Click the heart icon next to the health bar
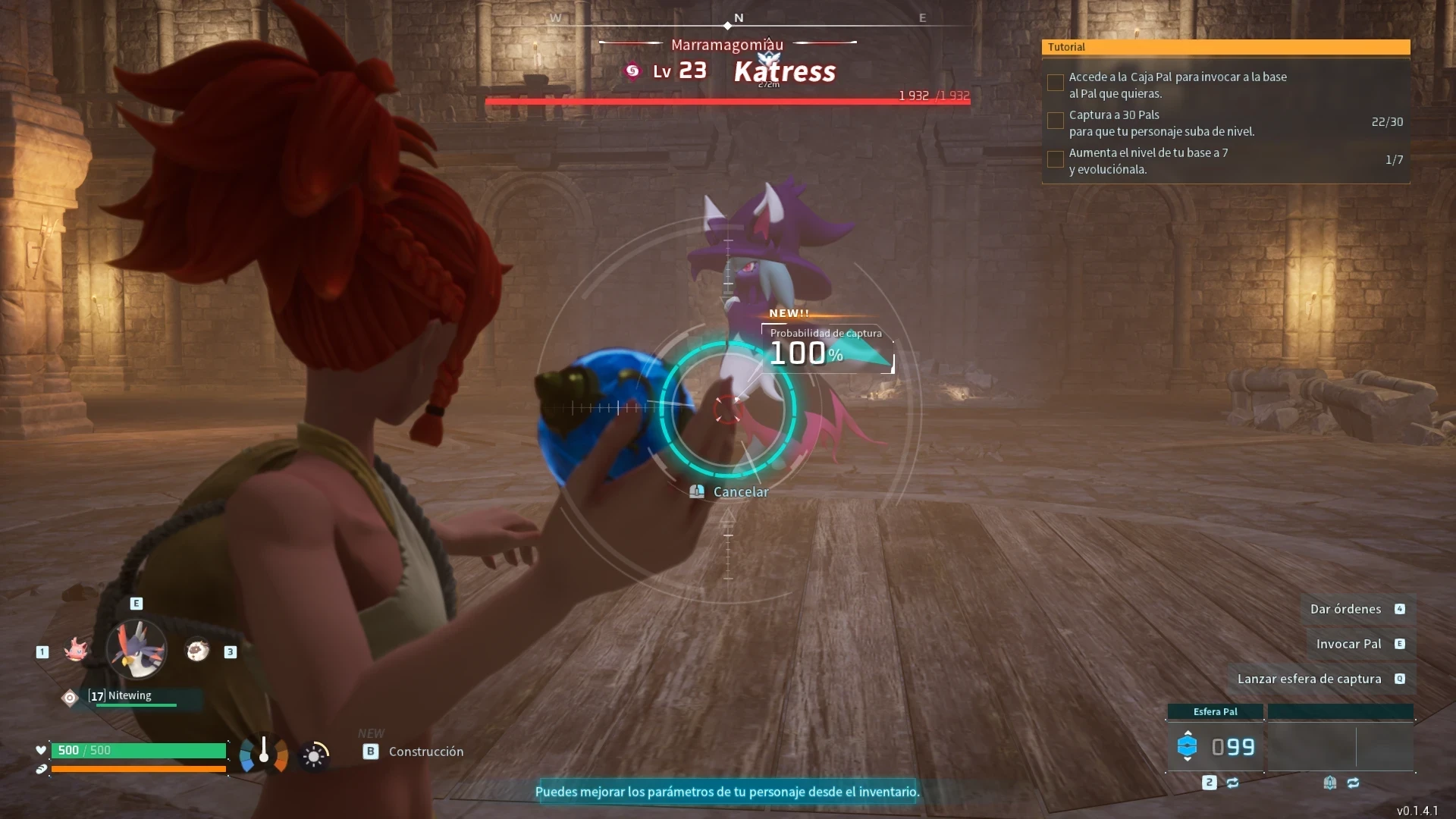1456x819 pixels. (x=41, y=750)
